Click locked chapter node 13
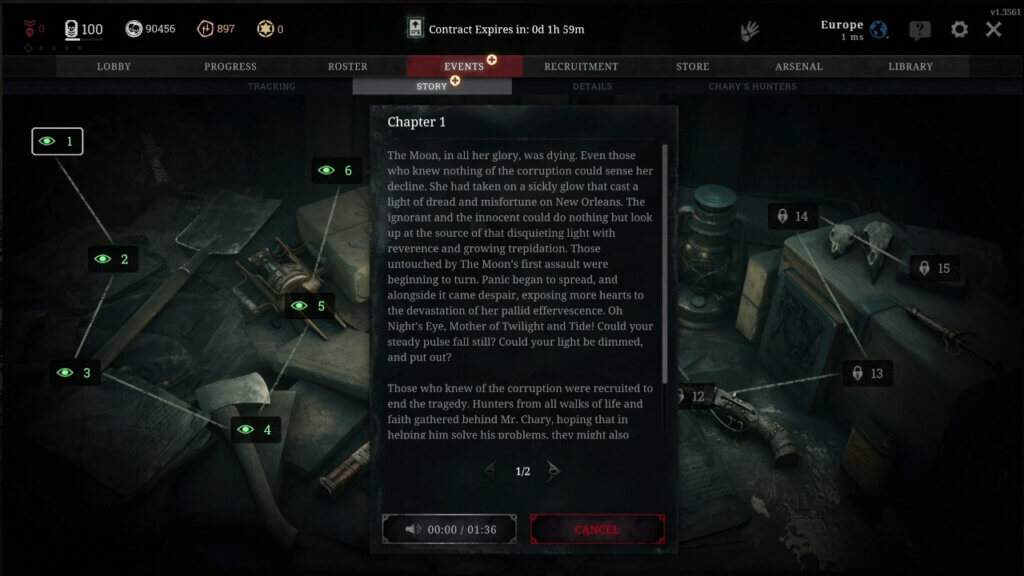 pos(866,374)
